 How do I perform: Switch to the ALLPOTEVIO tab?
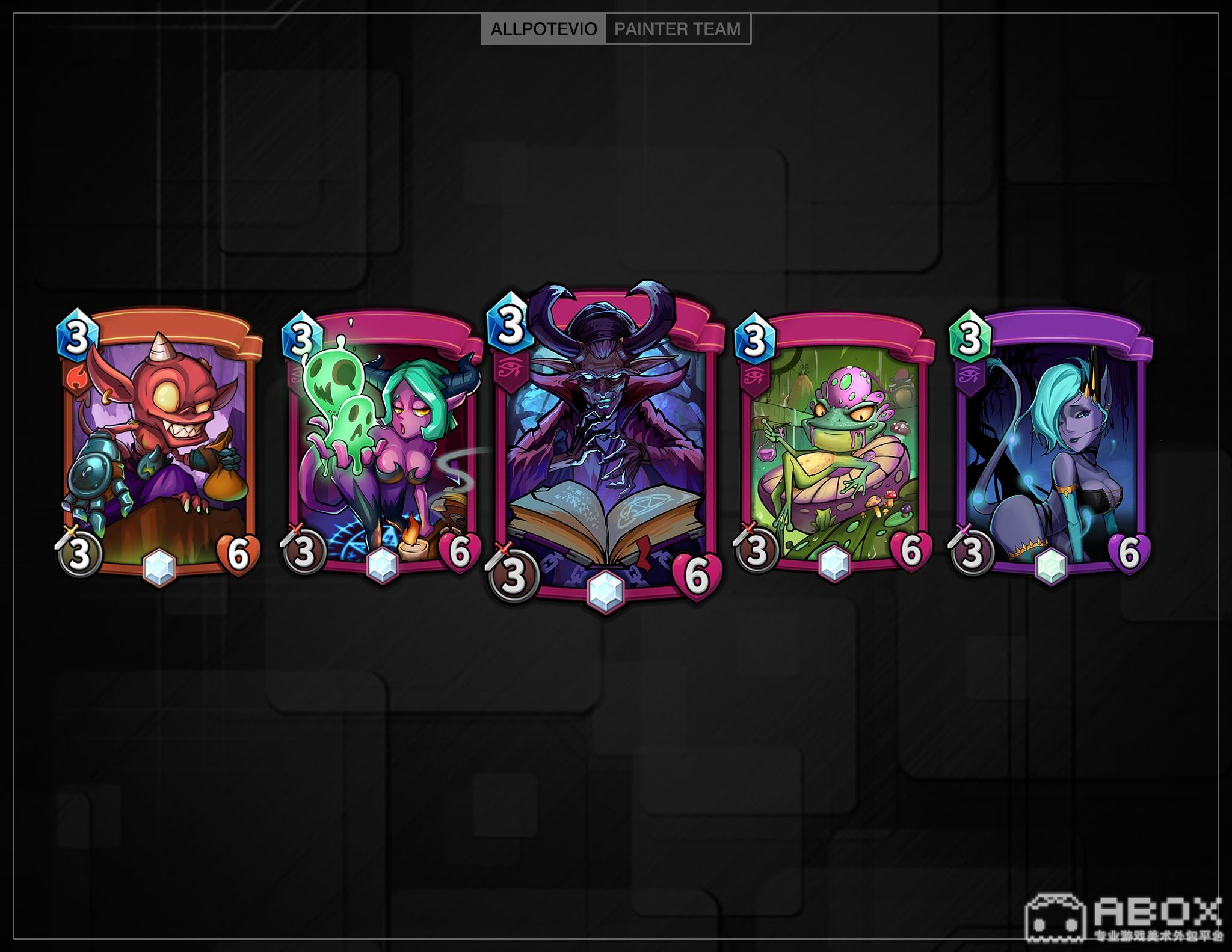(x=544, y=29)
